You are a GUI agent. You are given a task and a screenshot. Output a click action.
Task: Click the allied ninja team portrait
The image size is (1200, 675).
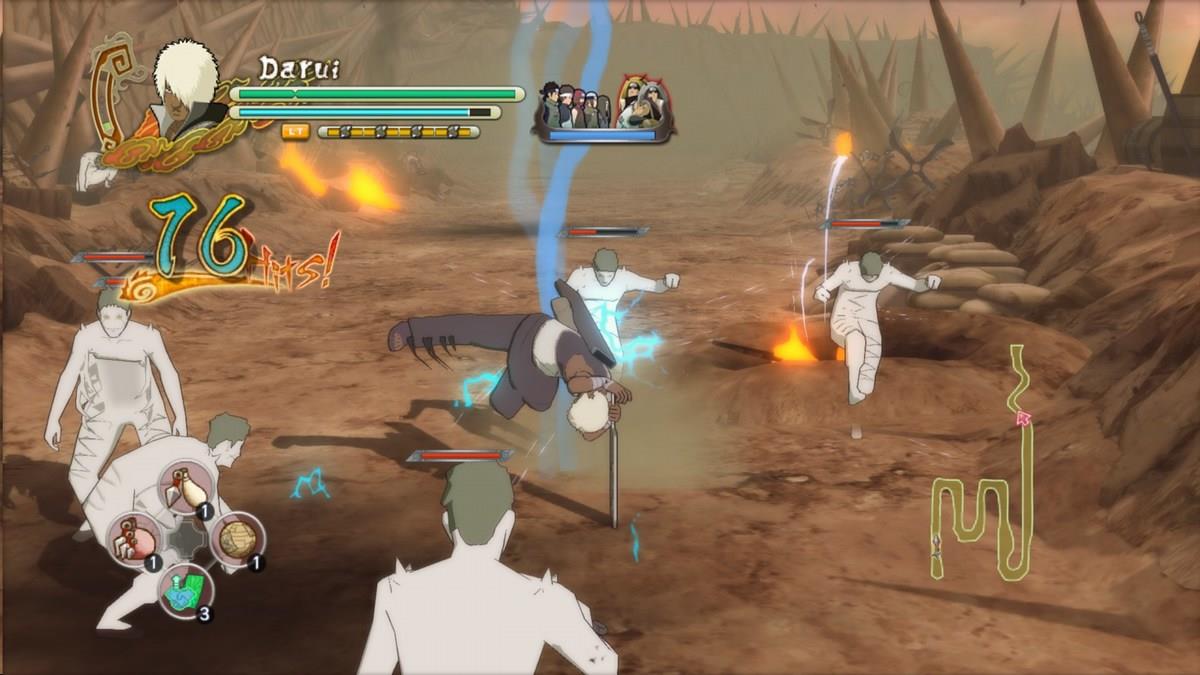click(x=604, y=106)
